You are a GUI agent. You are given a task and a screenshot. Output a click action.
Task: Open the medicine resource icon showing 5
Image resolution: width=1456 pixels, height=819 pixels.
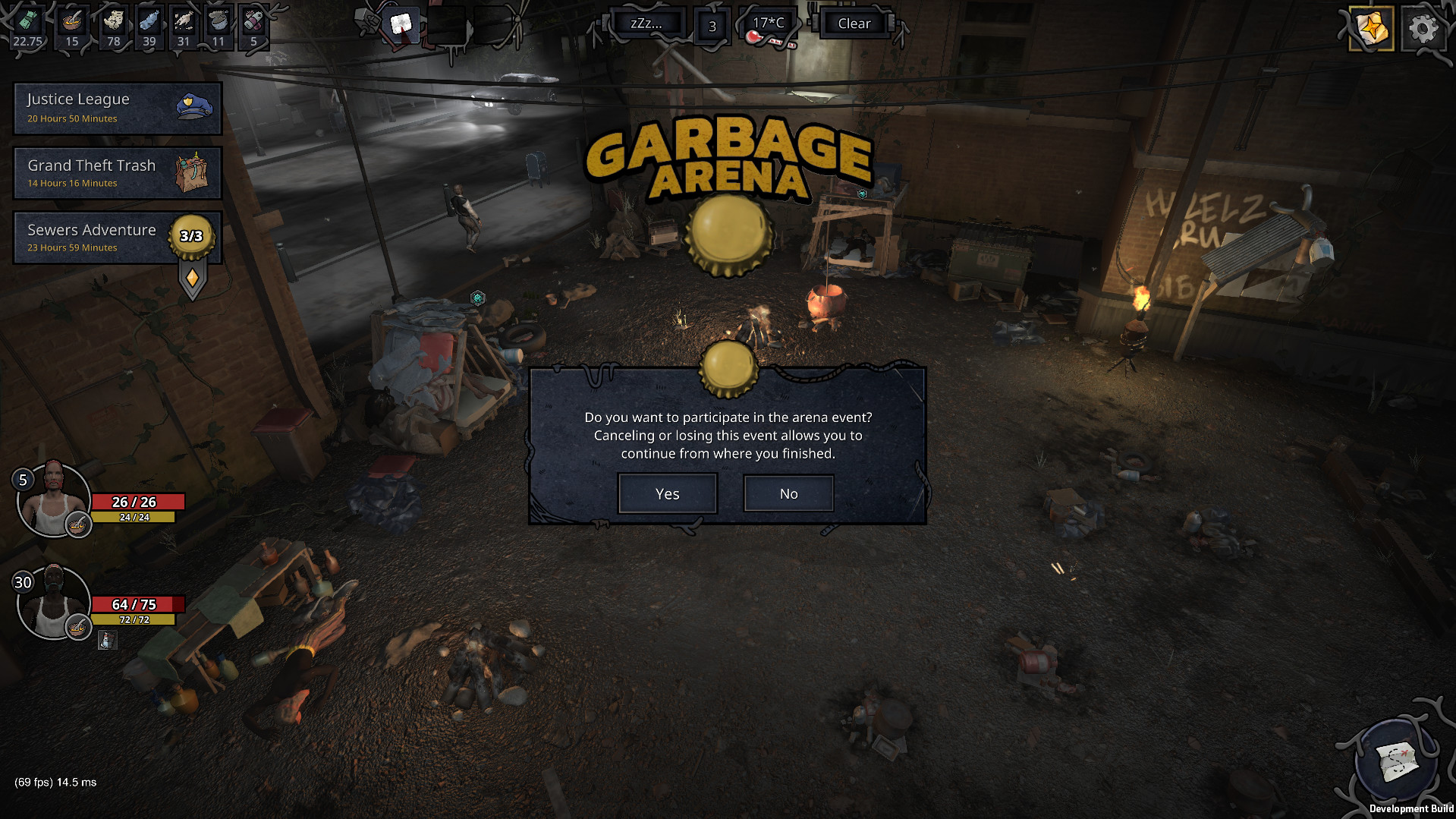pos(253,23)
